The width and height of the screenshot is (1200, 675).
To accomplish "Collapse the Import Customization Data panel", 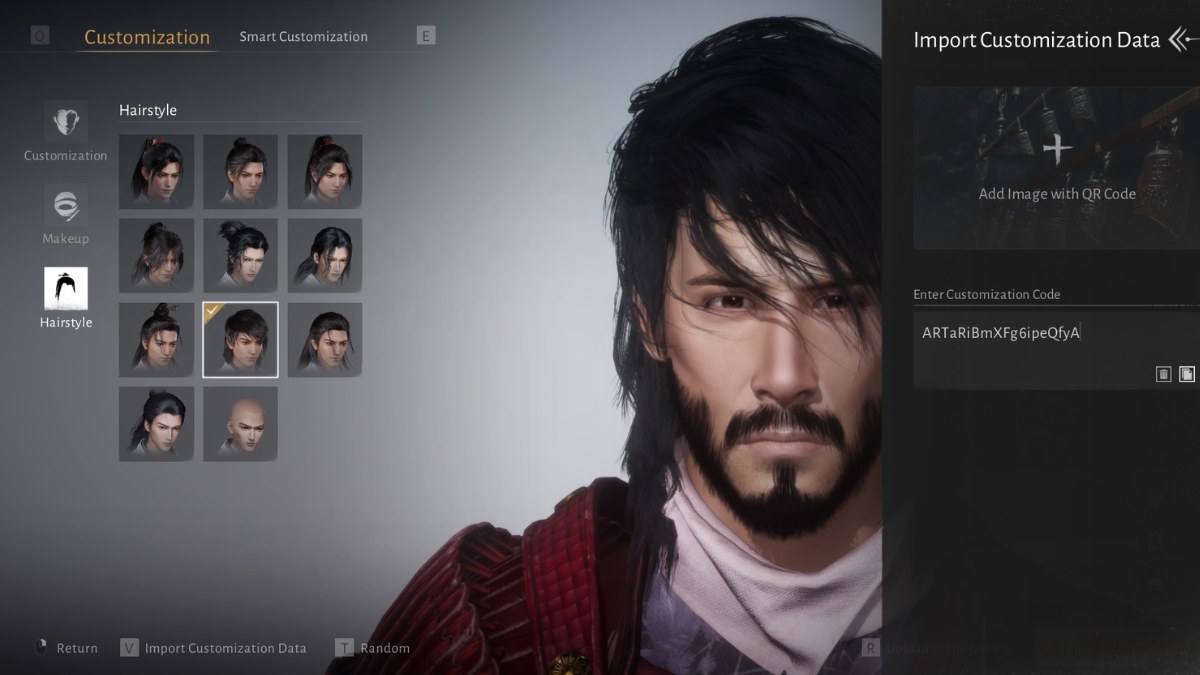I will (x=1182, y=40).
